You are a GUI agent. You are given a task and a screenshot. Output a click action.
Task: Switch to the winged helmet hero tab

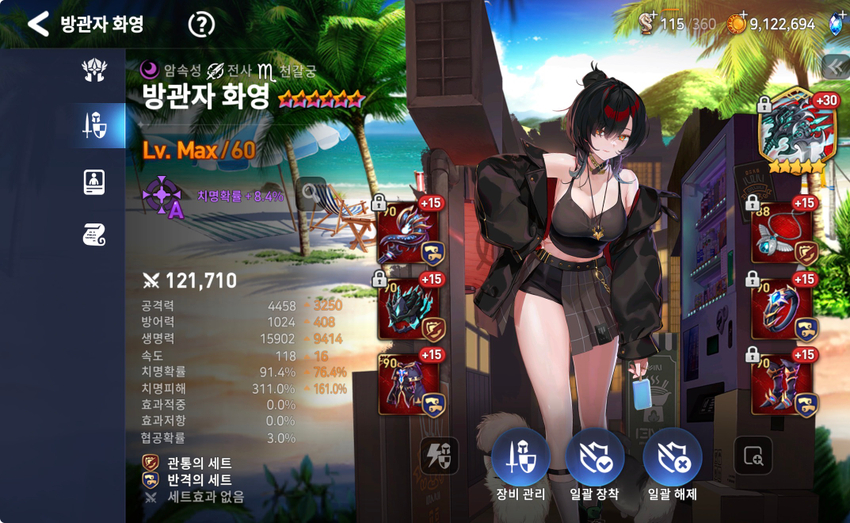pos(95,70)
